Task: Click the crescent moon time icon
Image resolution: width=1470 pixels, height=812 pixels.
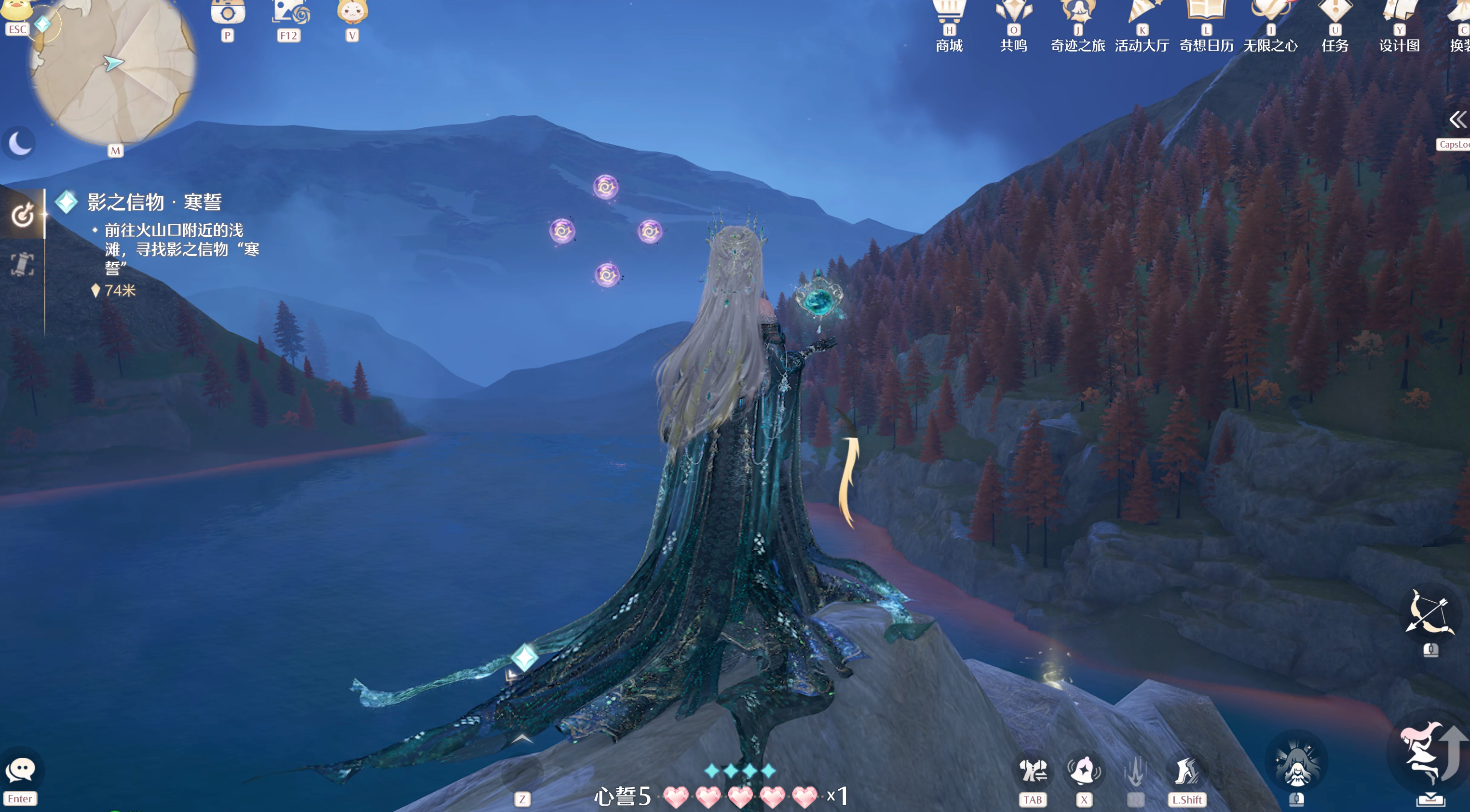Action: (x=20, y=143)
